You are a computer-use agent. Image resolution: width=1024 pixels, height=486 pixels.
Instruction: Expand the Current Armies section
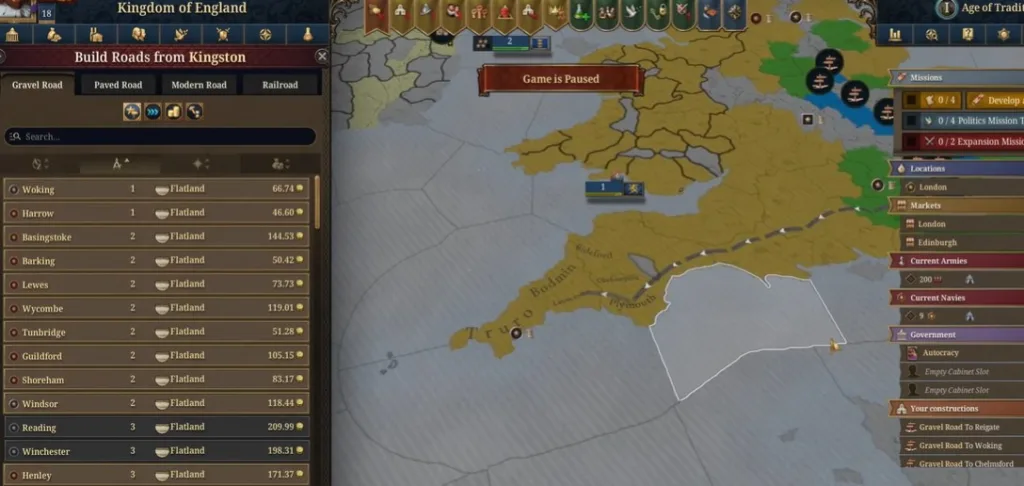[957, 261]
